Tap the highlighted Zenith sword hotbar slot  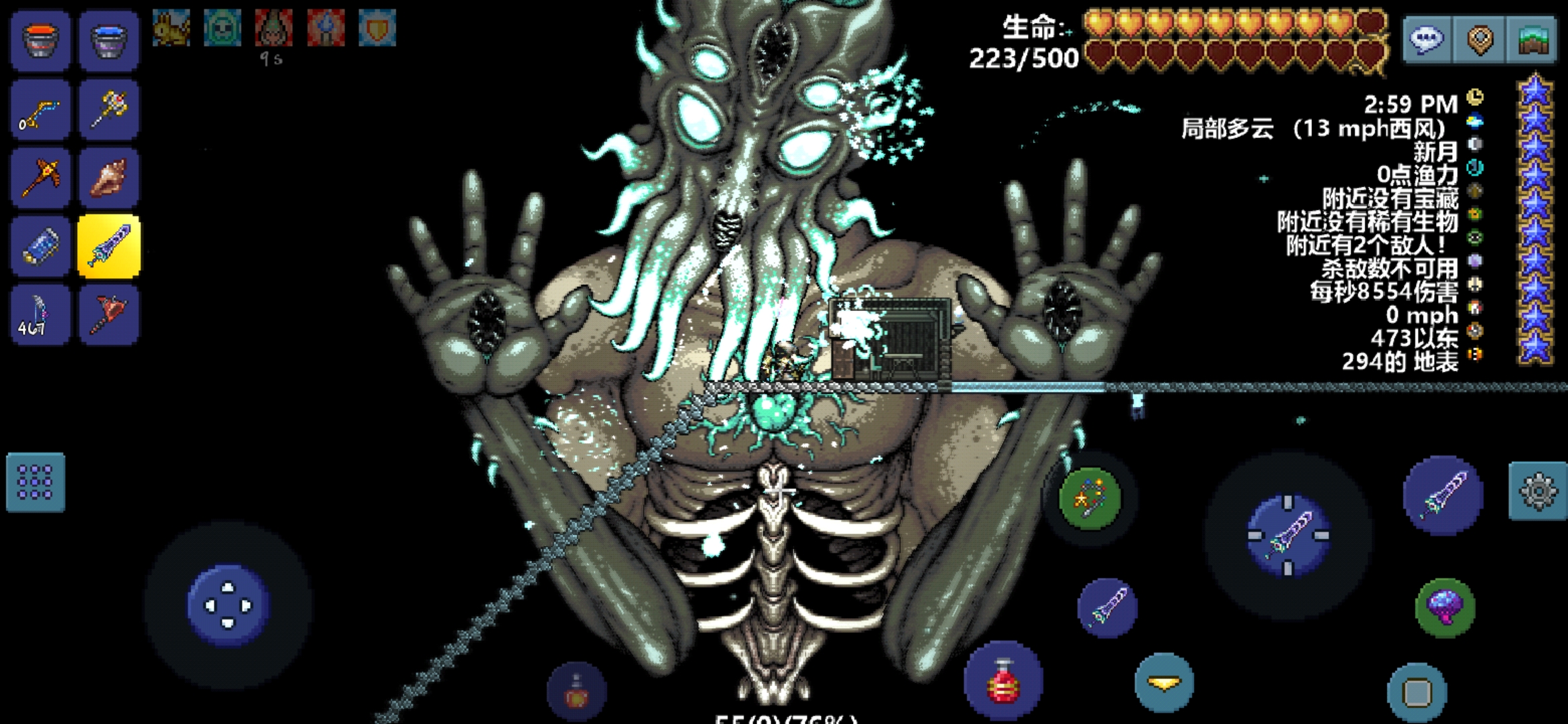(x=109, y=246)
